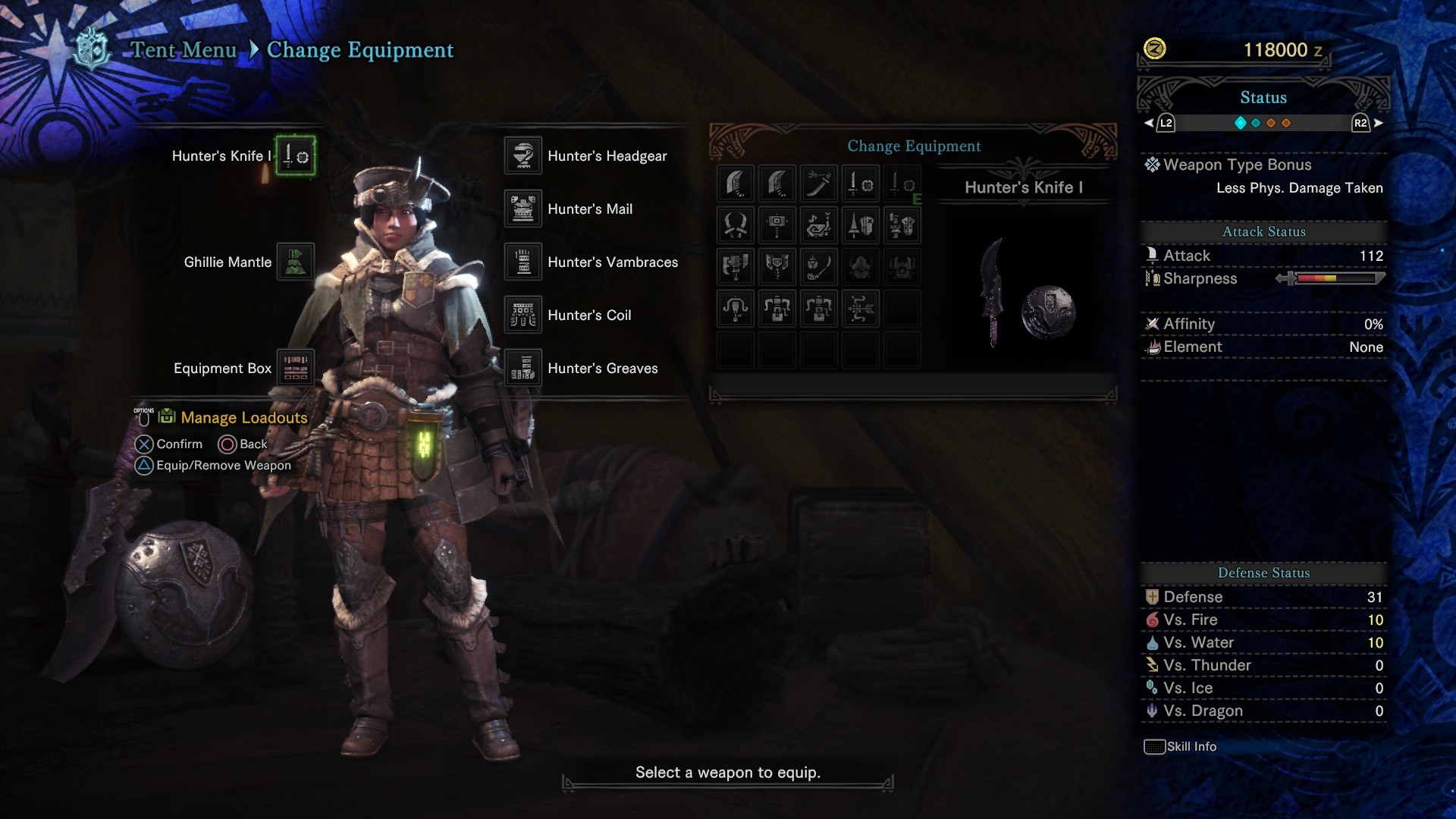Open the Equipment Box
The width and height of the screenshot is (1456, 819).
pyautogui.click(x=295, y=368)
